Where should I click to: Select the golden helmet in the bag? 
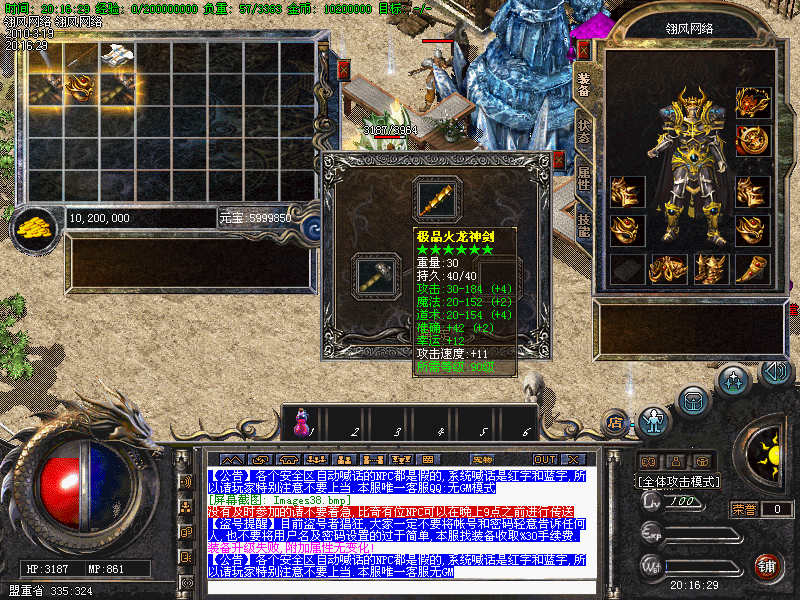79,86
